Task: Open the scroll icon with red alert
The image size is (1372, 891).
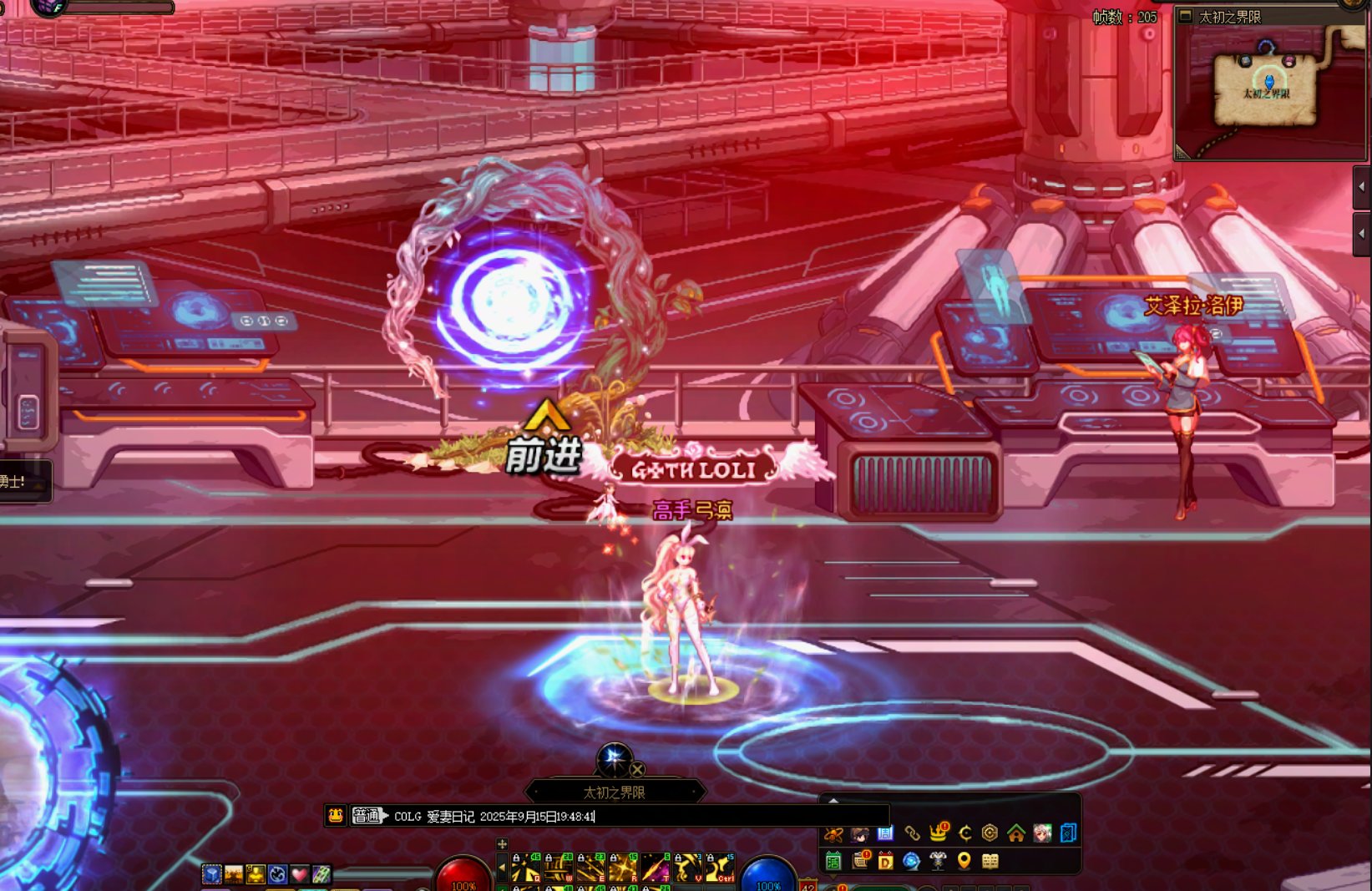Action: pos(859,861)
